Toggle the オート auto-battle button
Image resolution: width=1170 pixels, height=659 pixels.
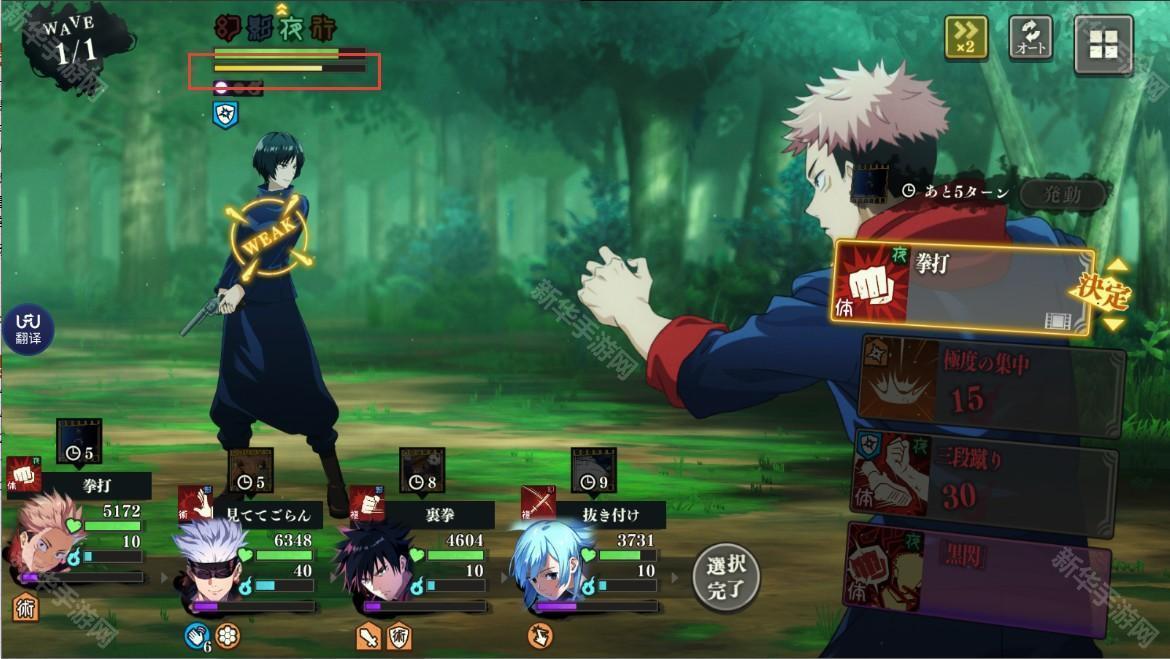click(x=1030, y=38)
